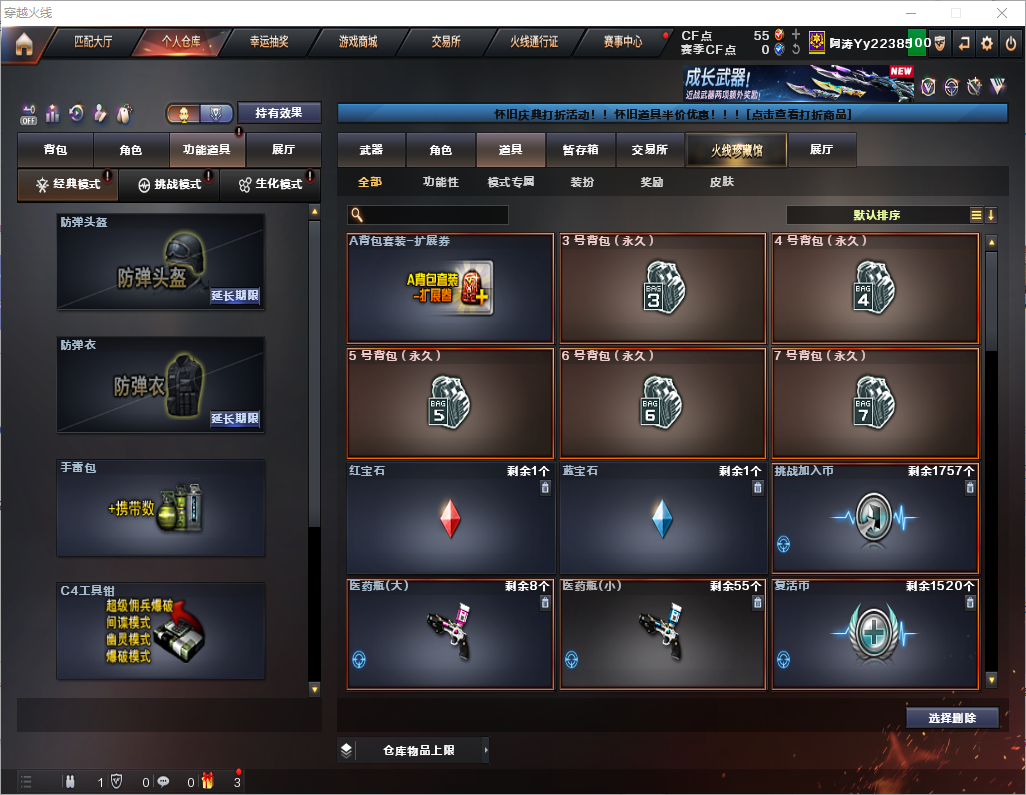
Task: Open the 匹配大厅 matchmaking lobby
Action: tap(93, 42)
